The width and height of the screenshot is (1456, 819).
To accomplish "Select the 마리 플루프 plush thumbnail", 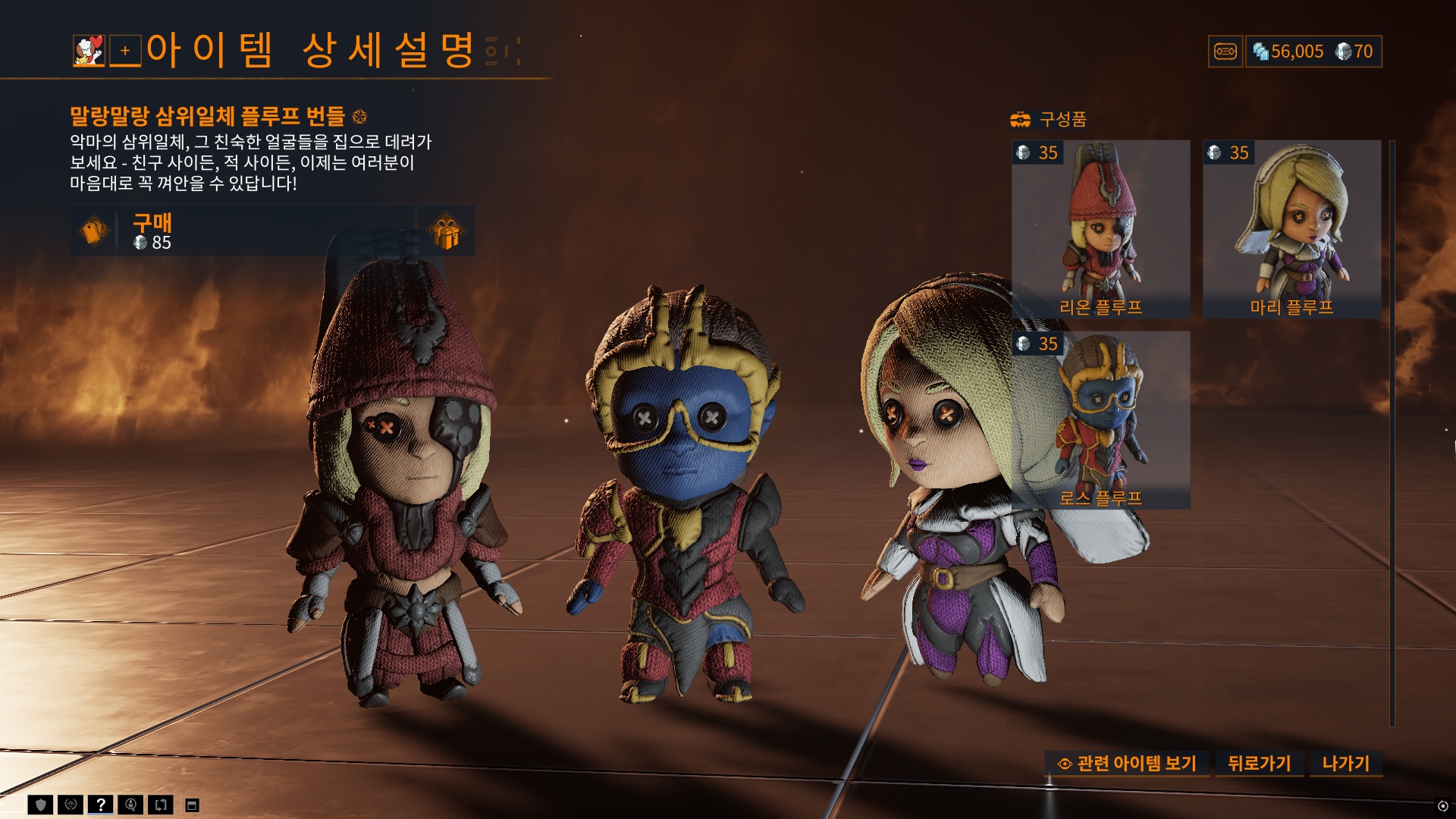I will click(x=1291, y=228).
